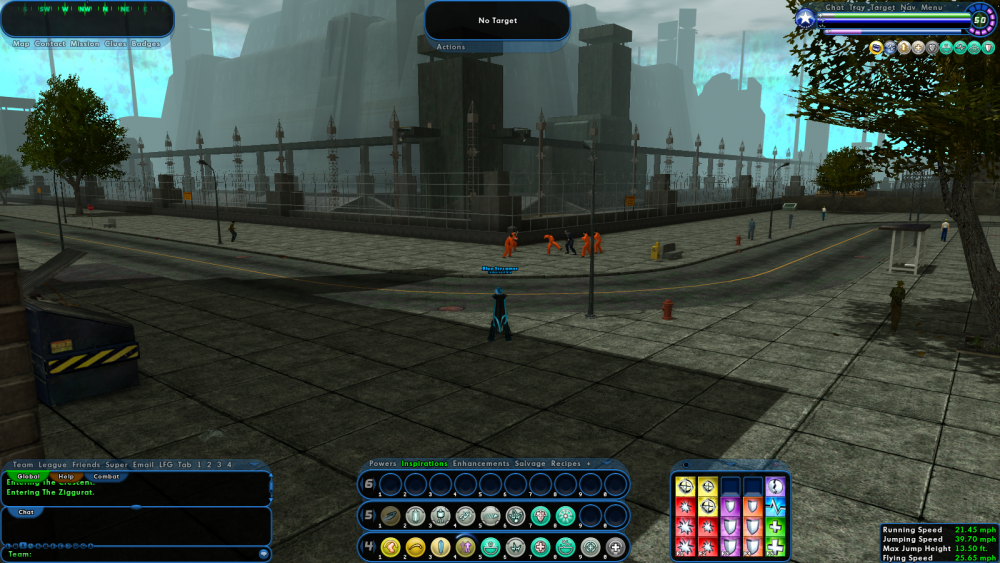Viewport: 1000px width, 563px height.
Task: Open the Contact list
Action: [50, 44]
